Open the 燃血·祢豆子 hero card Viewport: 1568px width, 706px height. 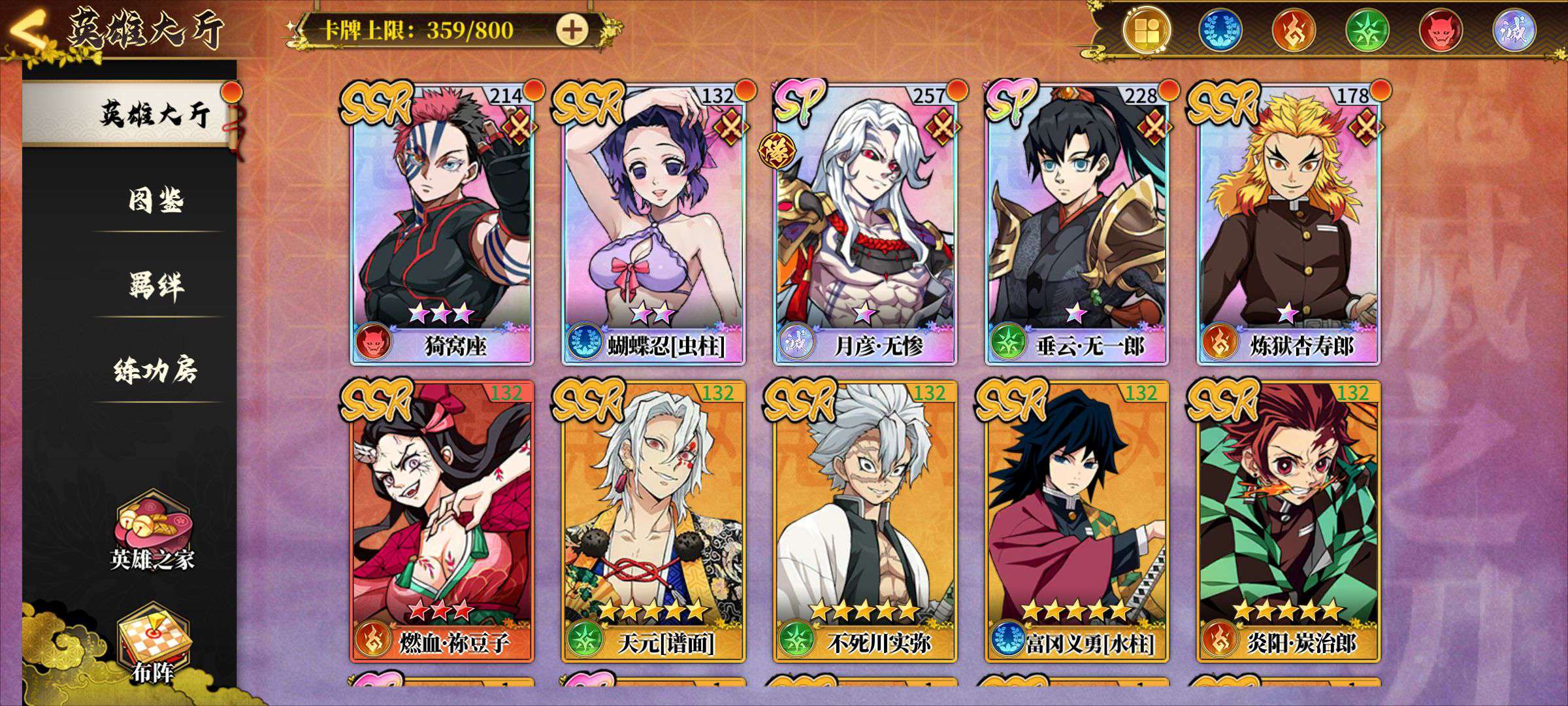pos(442,521)
